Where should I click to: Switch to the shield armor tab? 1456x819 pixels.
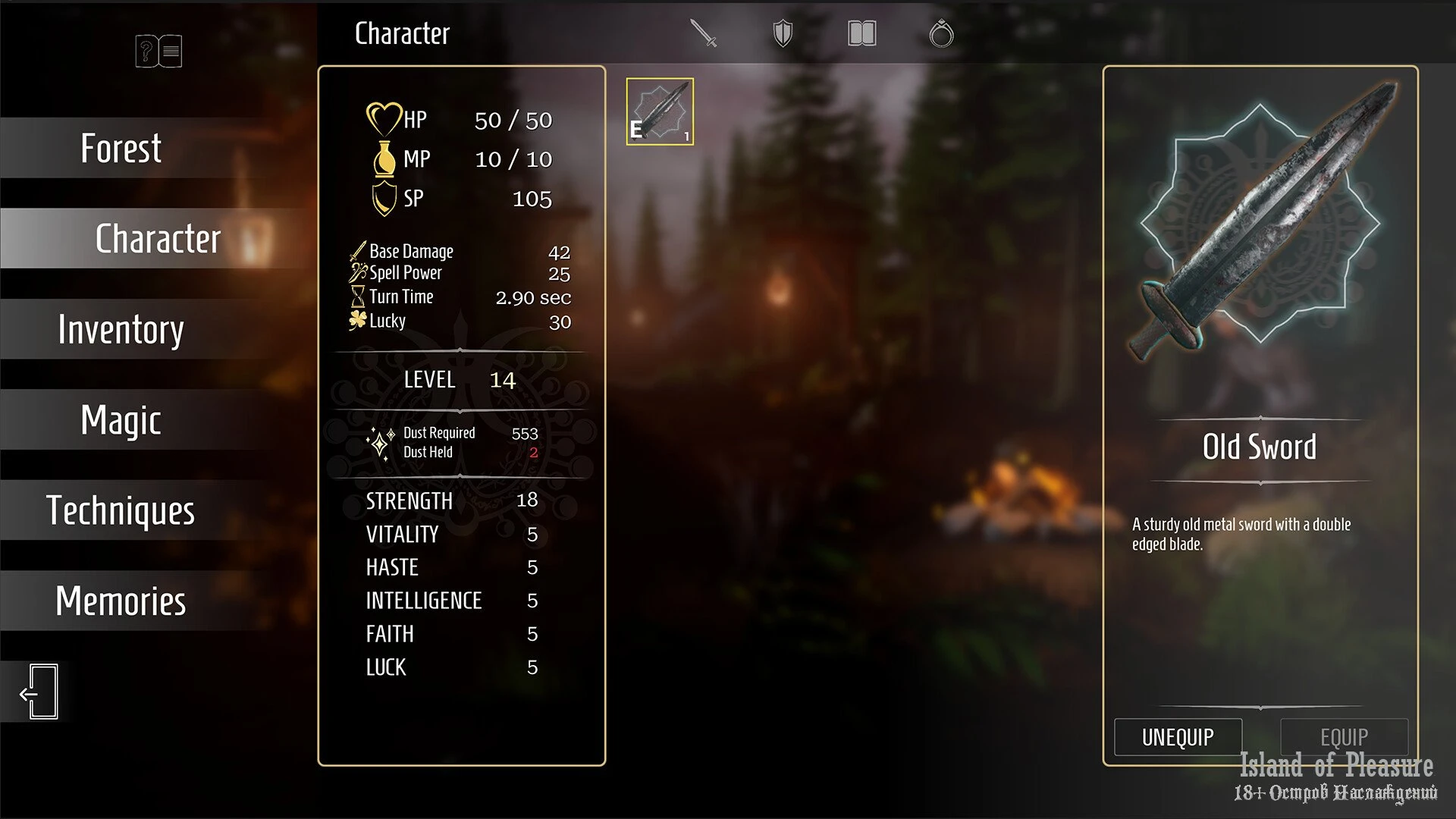pos(783,33)
